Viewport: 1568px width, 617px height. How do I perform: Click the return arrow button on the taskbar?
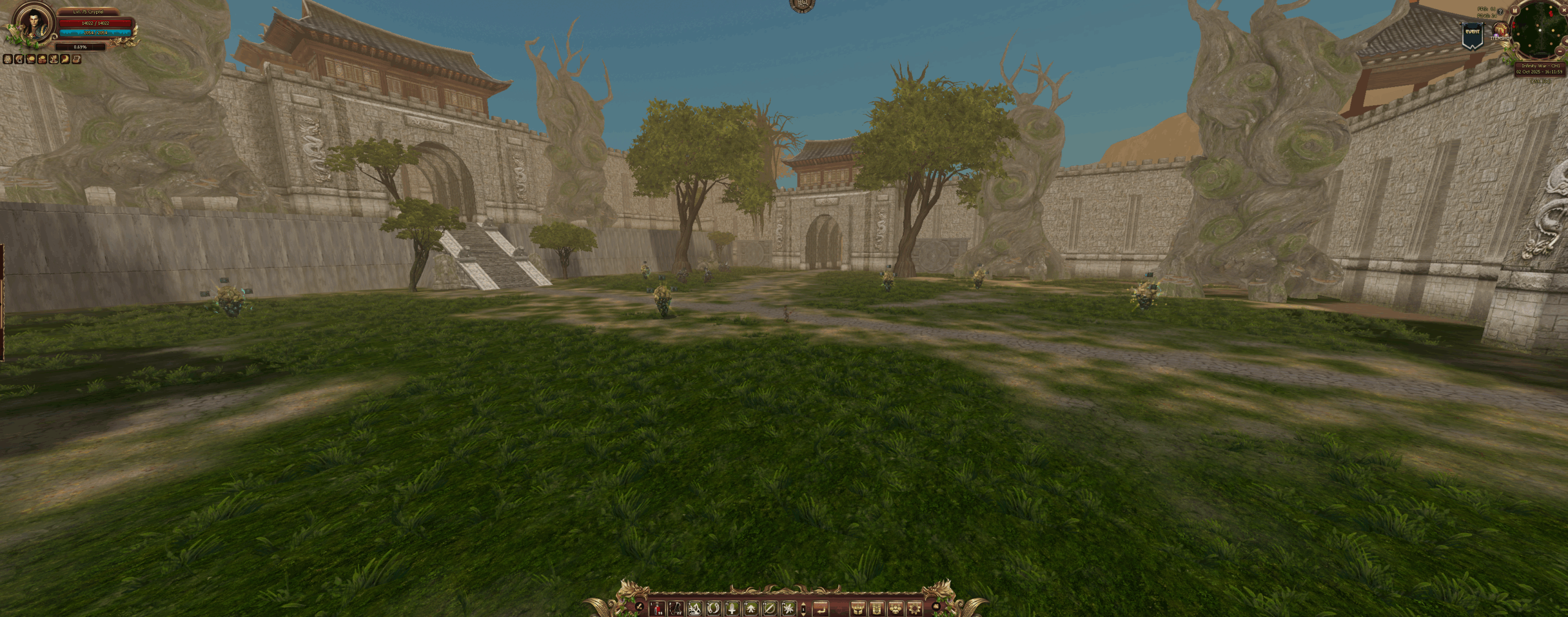[x=820, y=608]
